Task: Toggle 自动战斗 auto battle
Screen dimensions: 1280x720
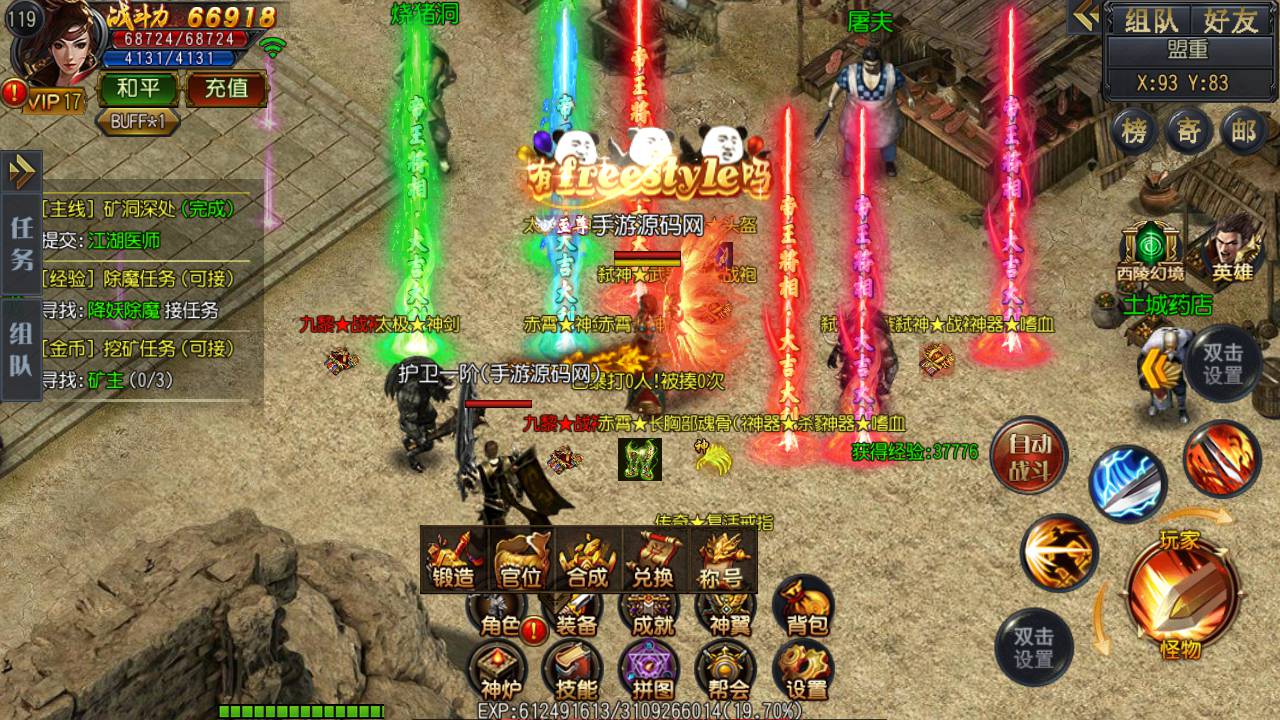Action: click(1029, 456)
